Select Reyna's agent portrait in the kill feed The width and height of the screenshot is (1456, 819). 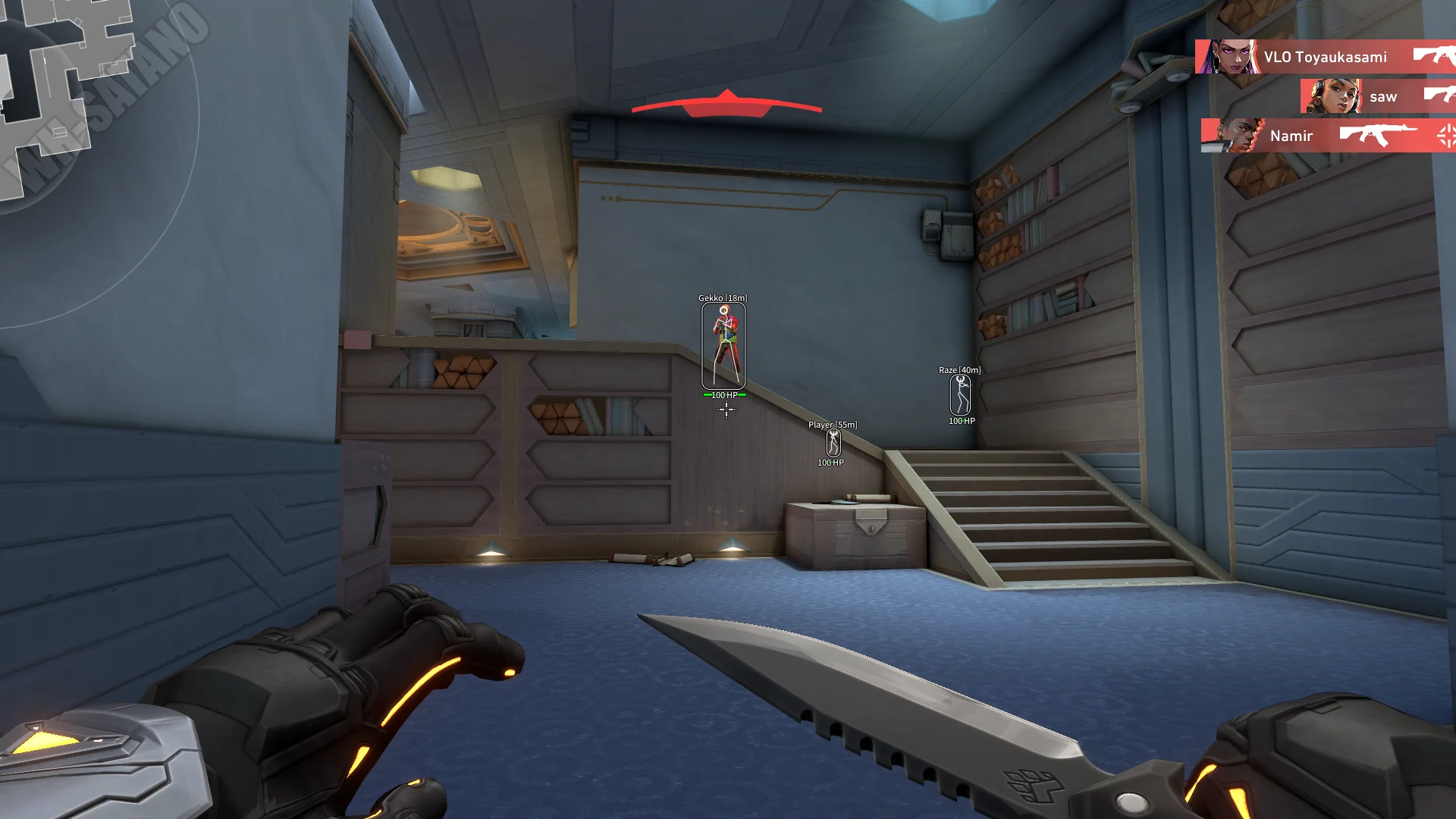tap(1228, 57)
